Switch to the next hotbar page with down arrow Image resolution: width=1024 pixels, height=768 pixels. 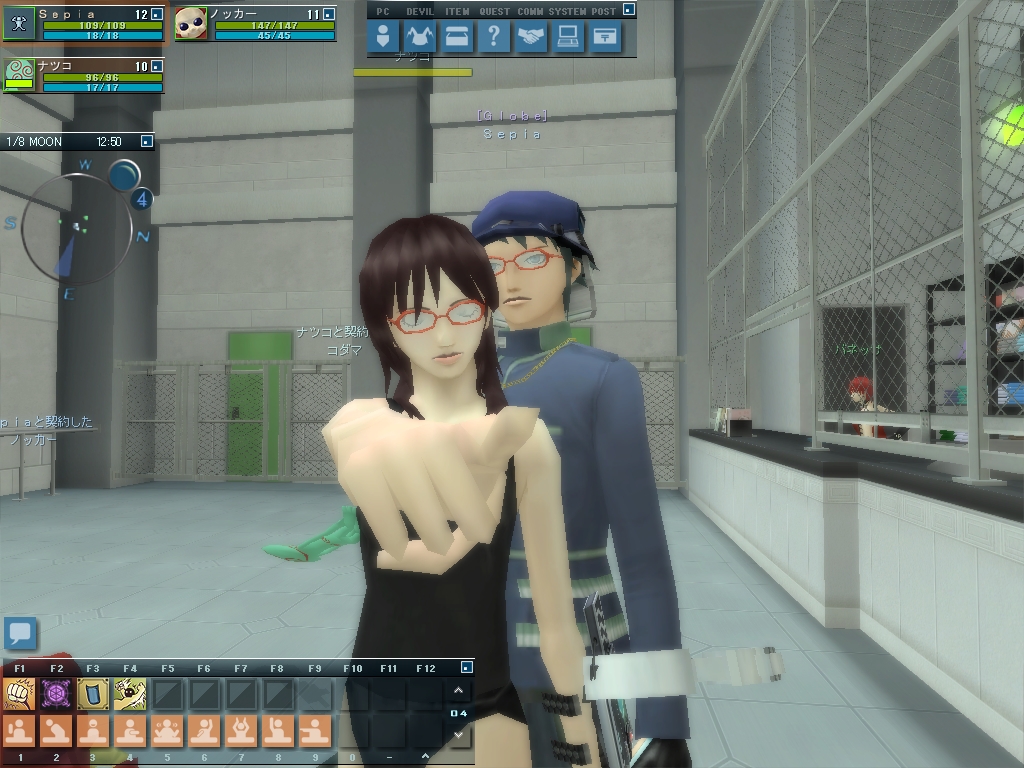pos(458,735)
